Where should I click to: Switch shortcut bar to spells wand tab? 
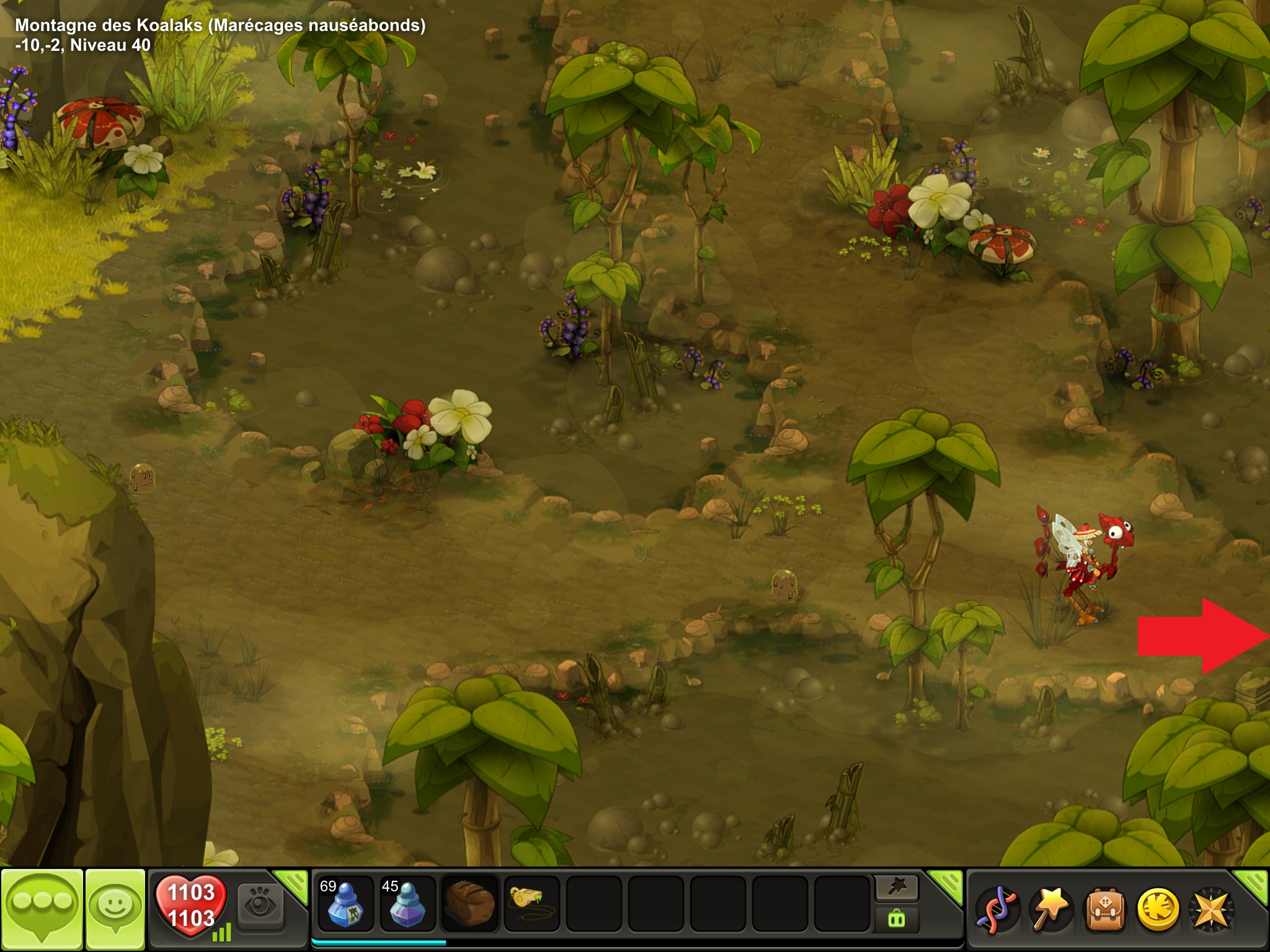click(x=897, y=888)
